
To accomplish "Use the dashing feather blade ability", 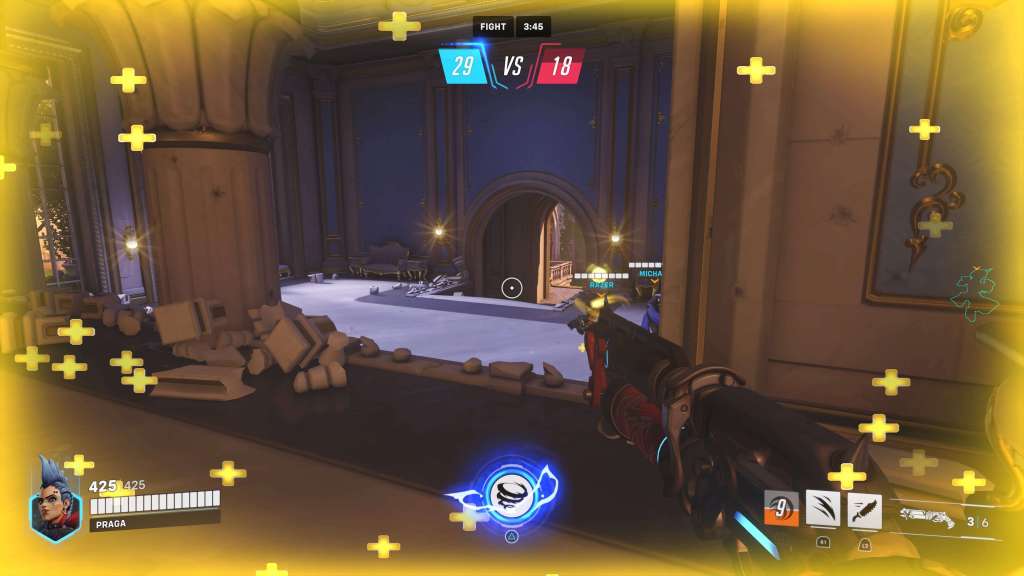I will [864, 509].
